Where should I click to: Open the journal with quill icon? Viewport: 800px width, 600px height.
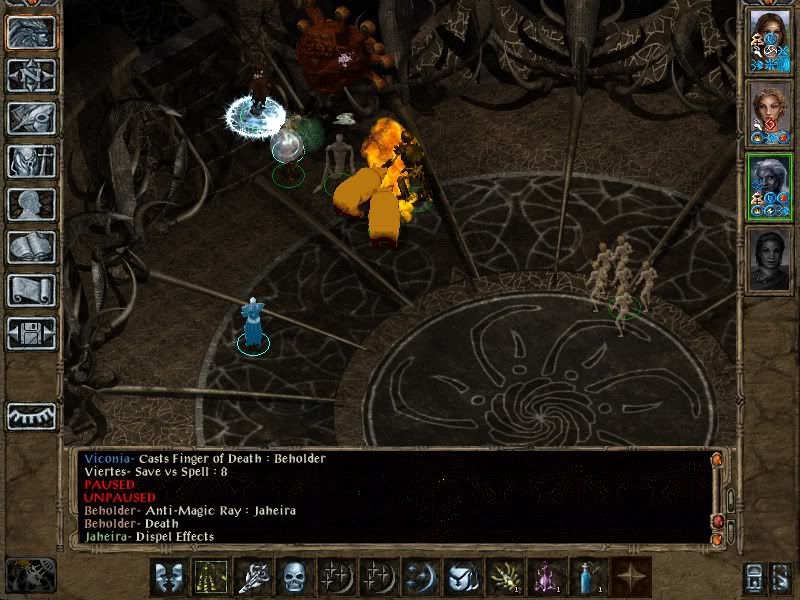(x=31, y=118)
